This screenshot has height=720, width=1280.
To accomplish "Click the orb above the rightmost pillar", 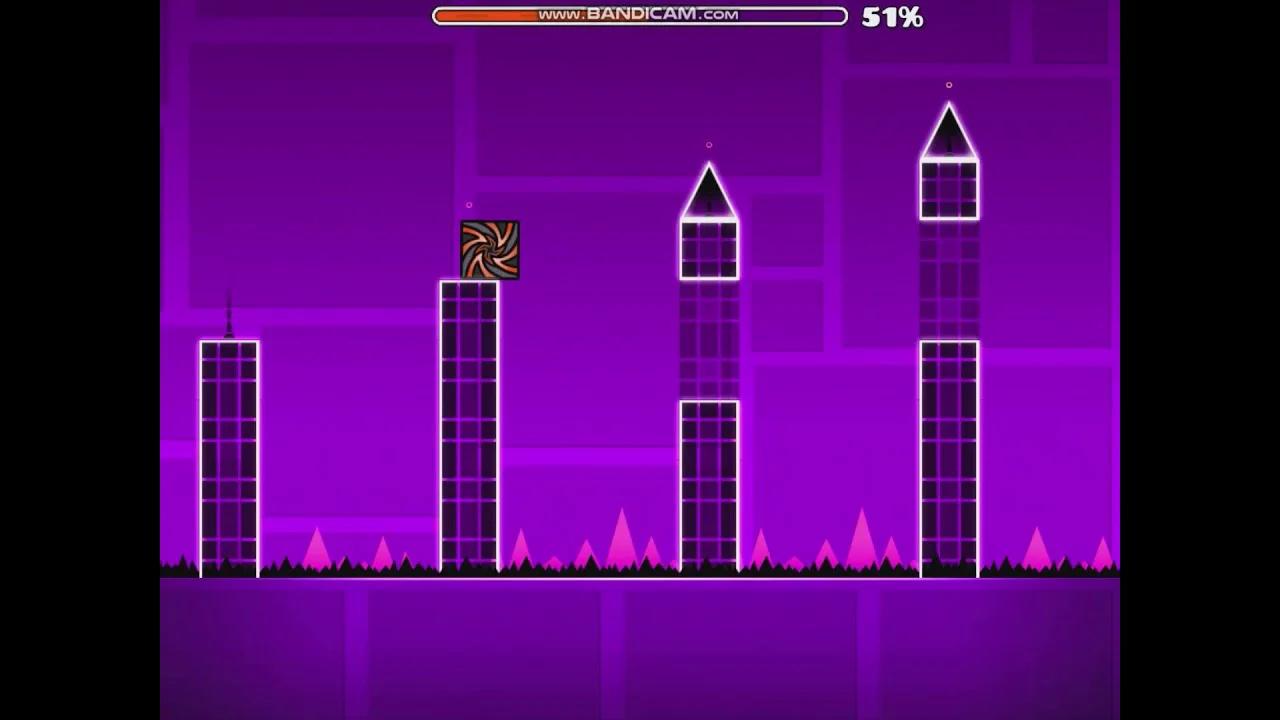I will pos(949,84).
